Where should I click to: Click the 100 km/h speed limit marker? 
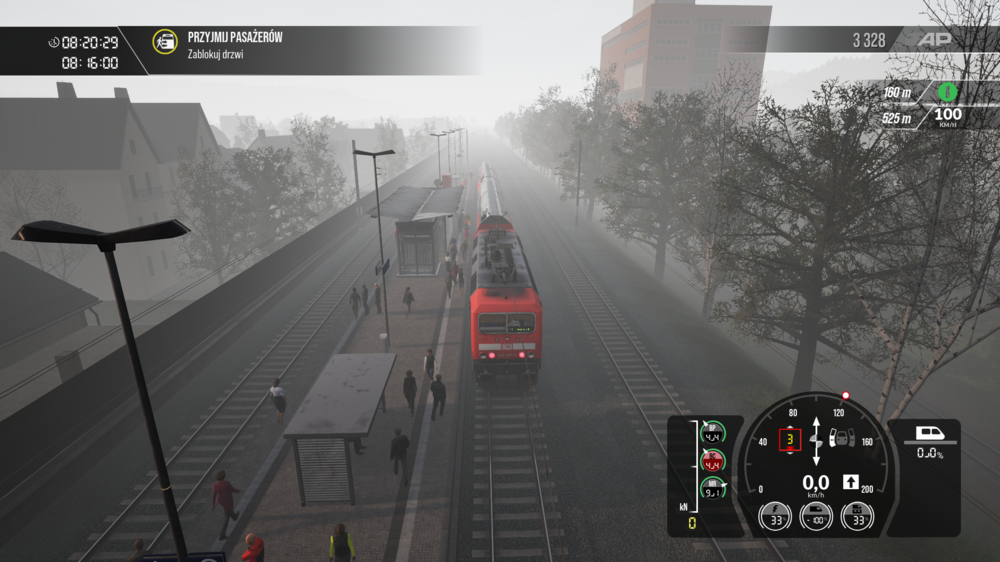point(947,117)
